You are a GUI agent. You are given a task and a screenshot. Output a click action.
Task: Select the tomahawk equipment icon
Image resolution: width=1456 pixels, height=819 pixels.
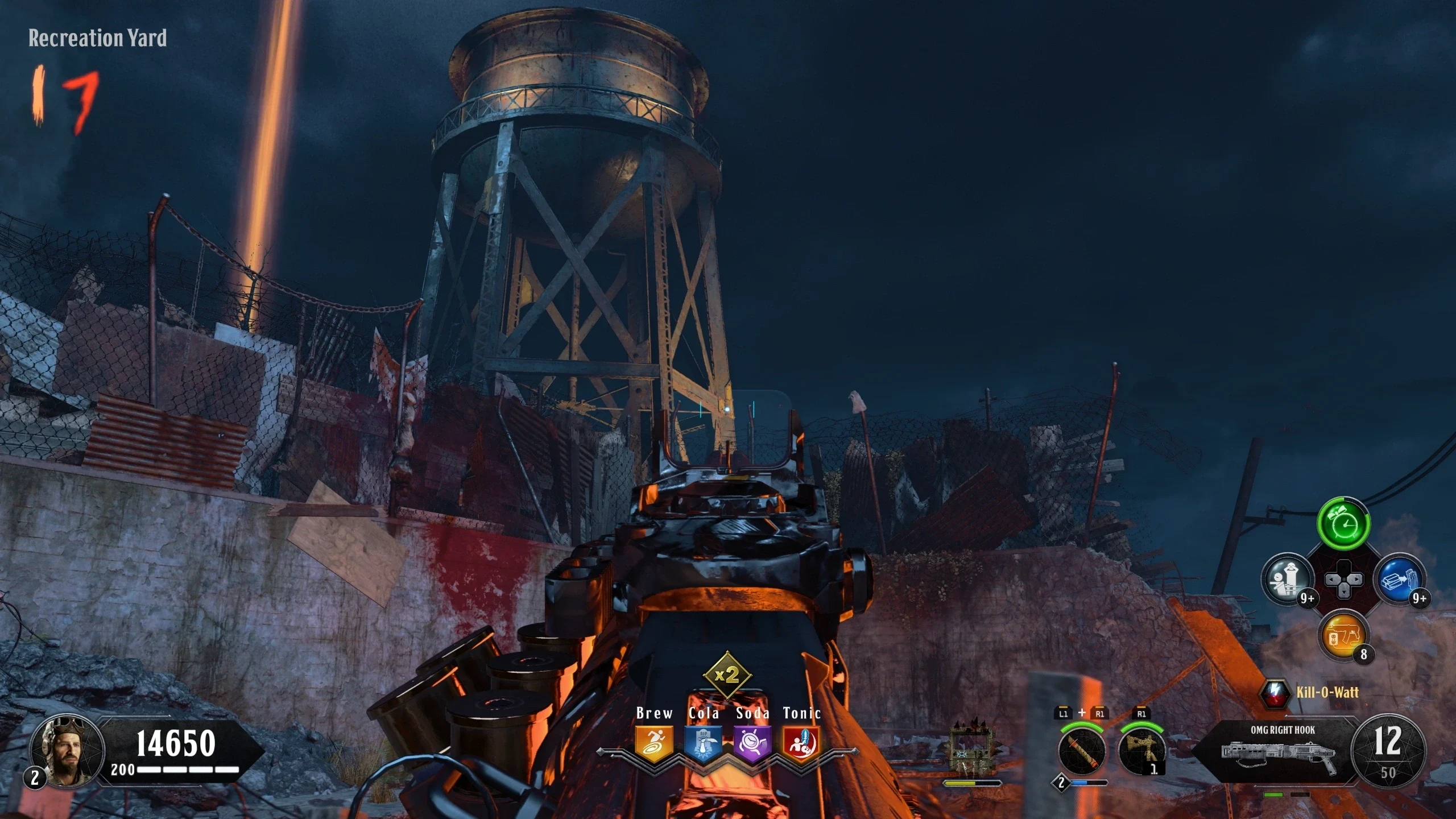pyautogui.click(x=1141, y=751)
